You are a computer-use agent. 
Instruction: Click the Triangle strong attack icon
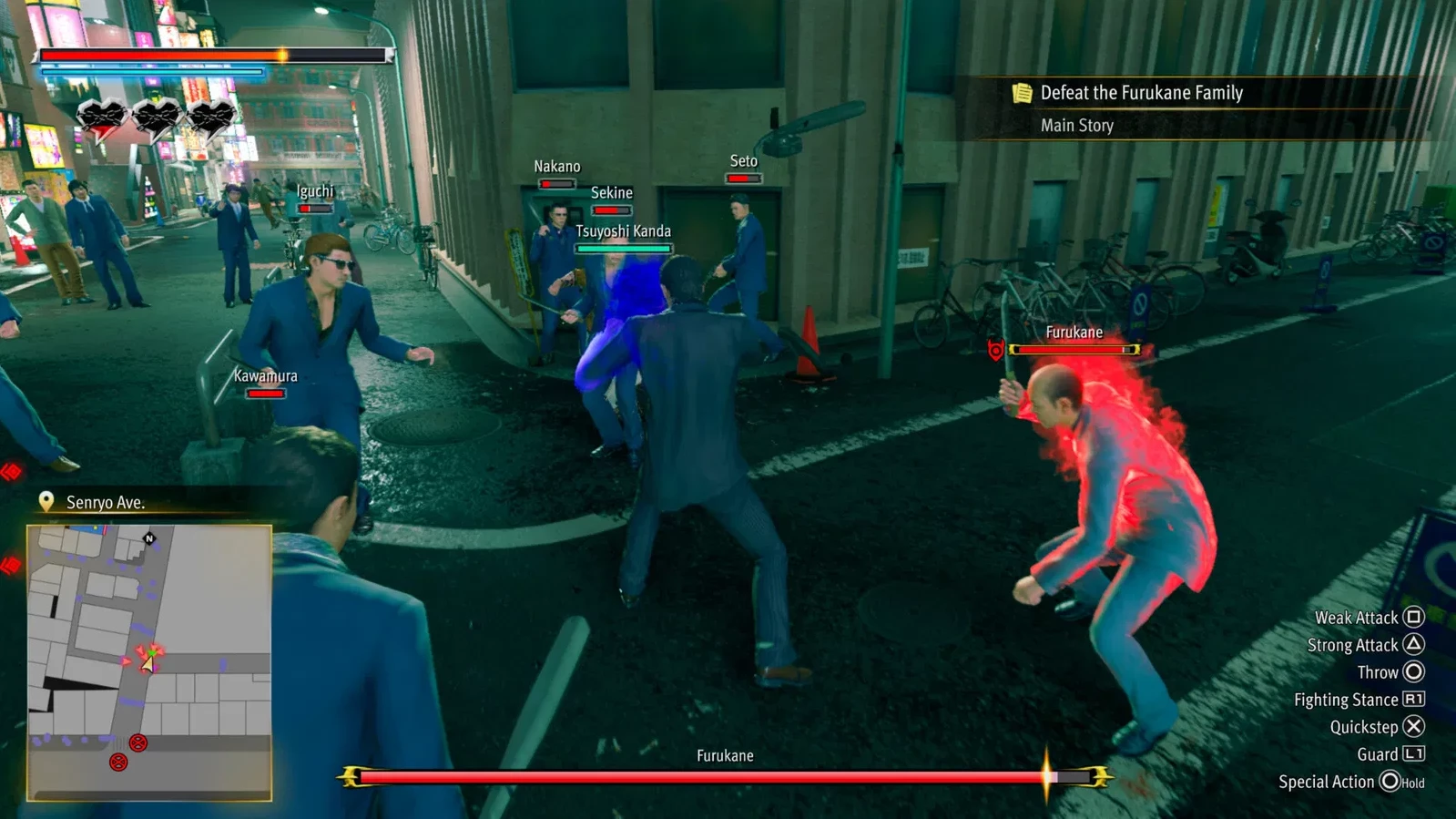(x=1412, y=644)
